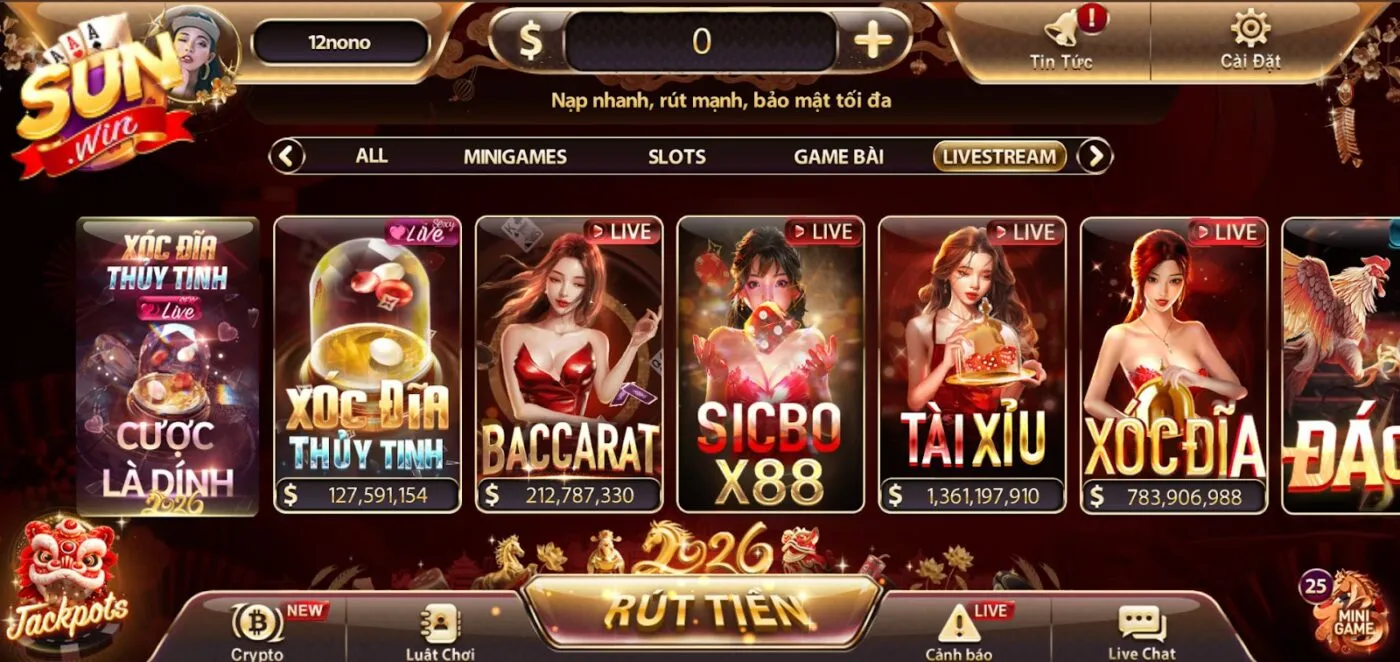Open the Cài Đặt settings gear
The height and width of the screenshot is (662, 1400).
tap(1250, 38)
